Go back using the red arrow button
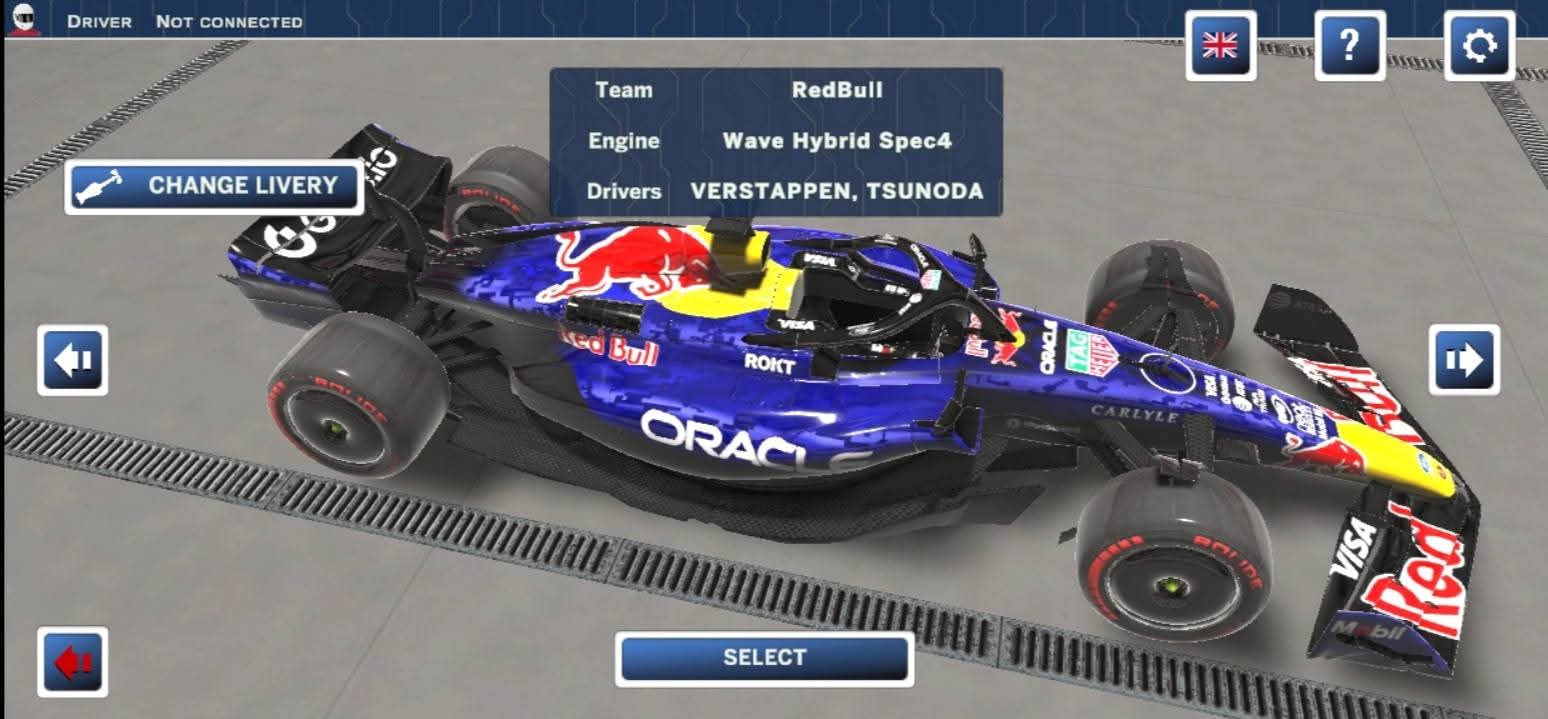The width and height of the screenshot is (1548, 719). 73,662
